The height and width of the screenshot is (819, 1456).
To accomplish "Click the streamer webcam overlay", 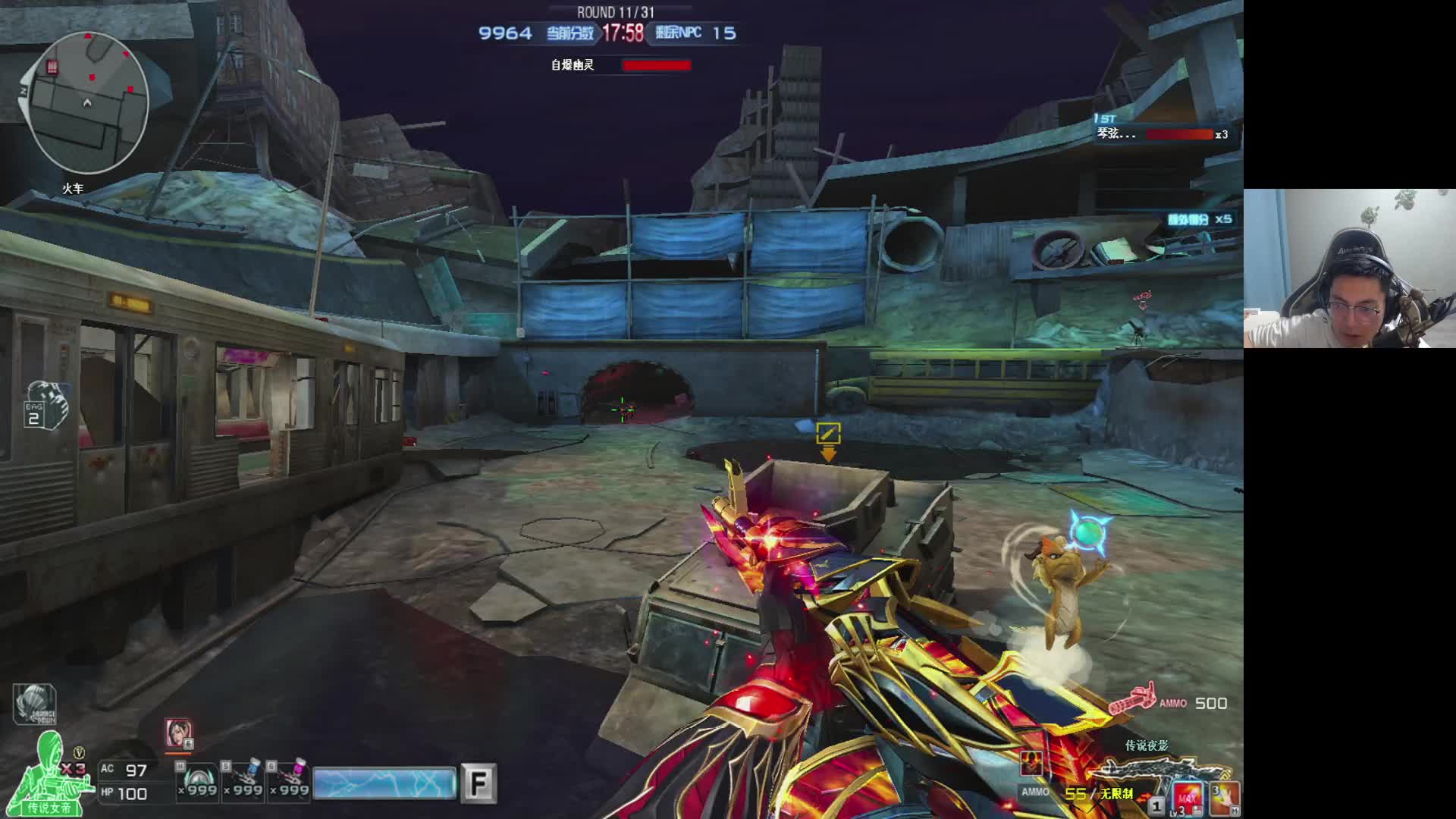I will [x=1349, y=268].
